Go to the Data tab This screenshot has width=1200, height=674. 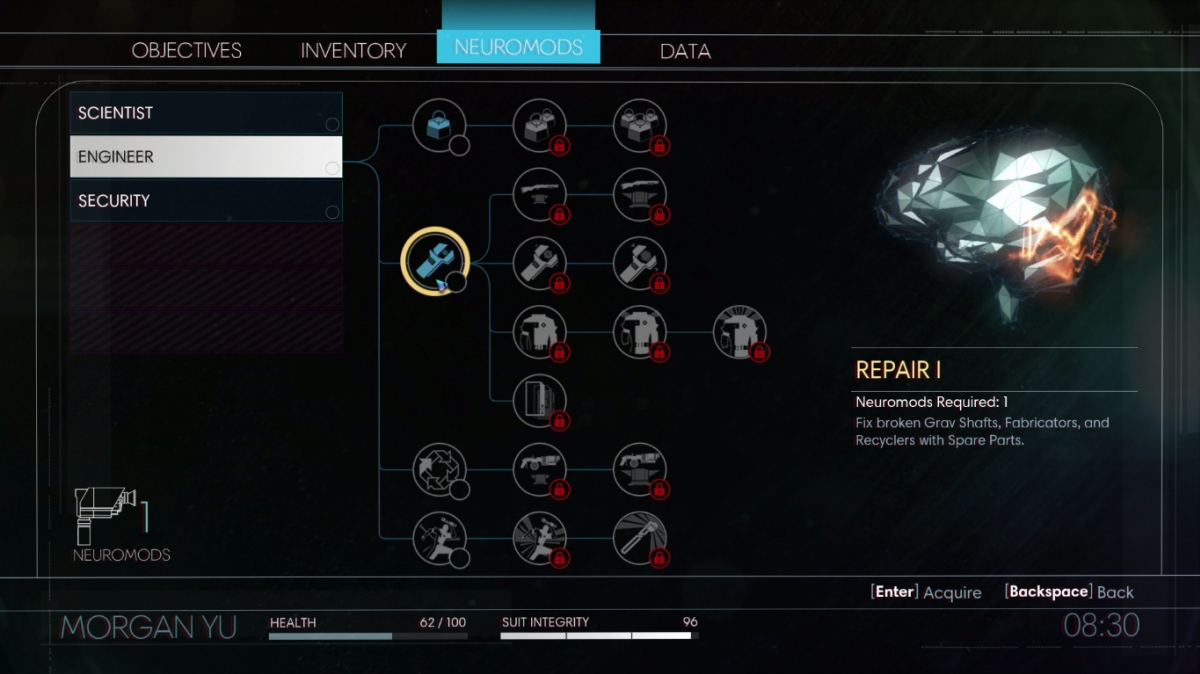685,51
